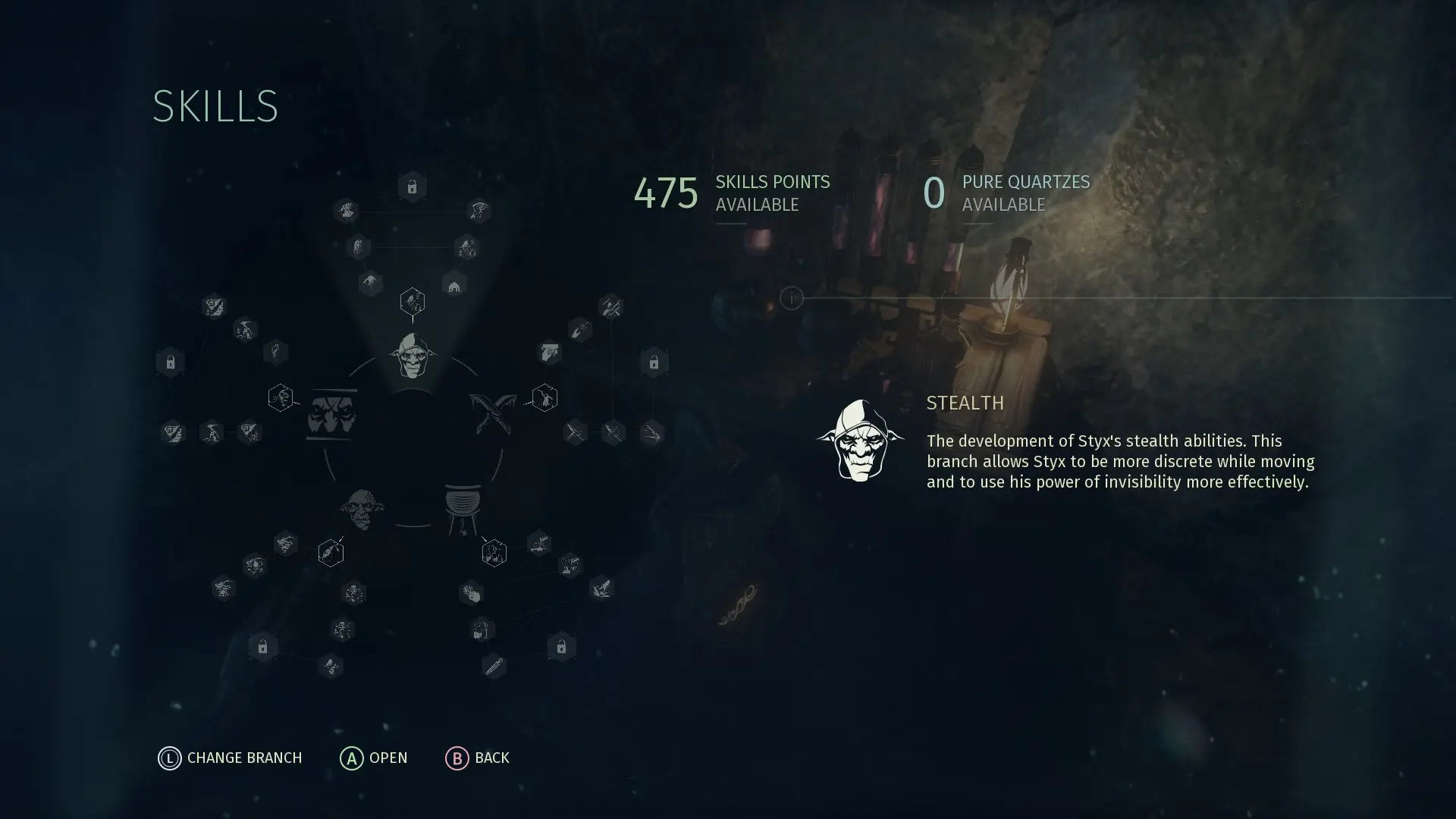Select the first skill node above the Stealth icon

[x=412, y=302]
